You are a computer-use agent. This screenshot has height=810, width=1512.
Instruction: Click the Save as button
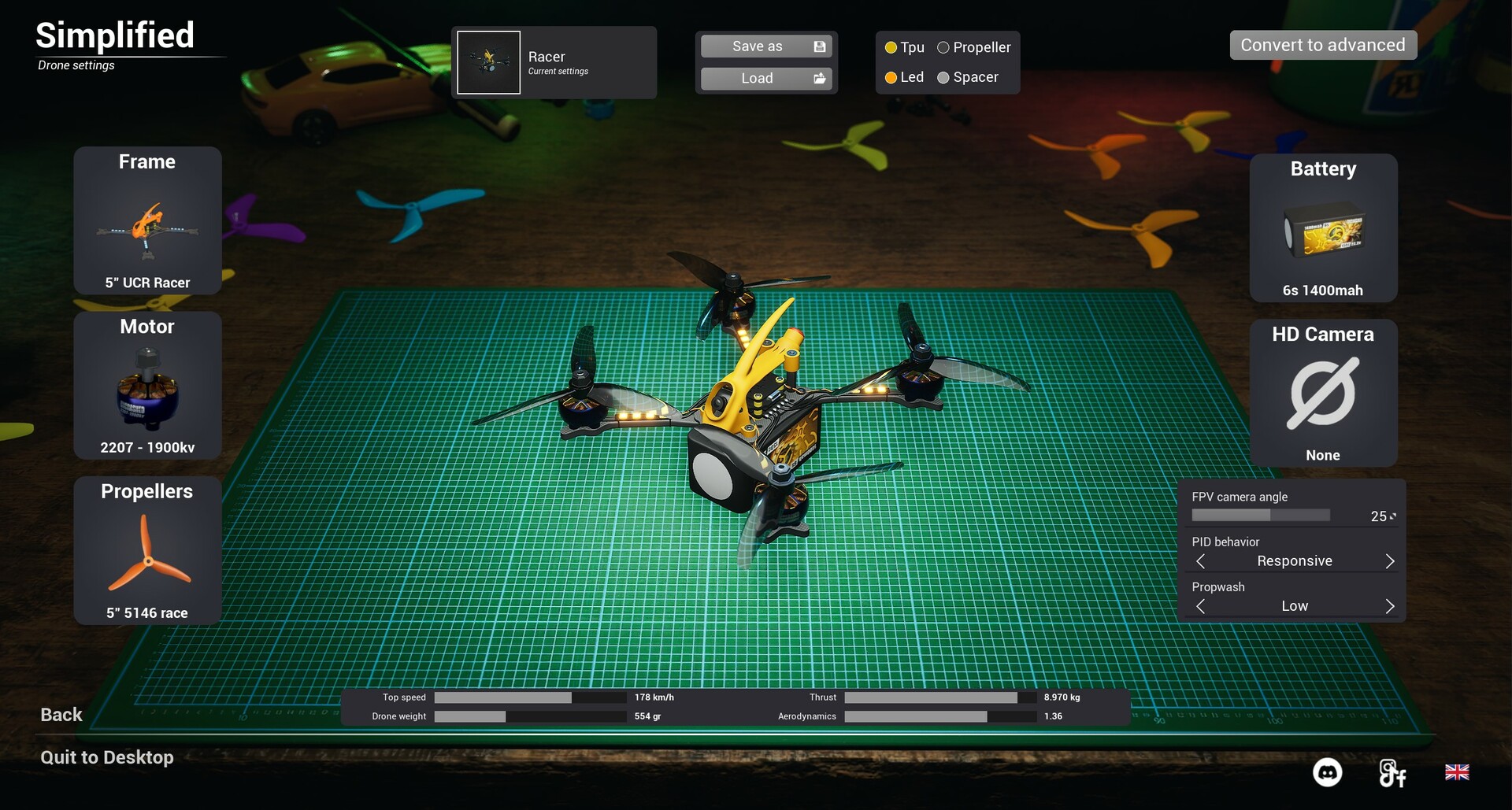click(x=765, y=46)
